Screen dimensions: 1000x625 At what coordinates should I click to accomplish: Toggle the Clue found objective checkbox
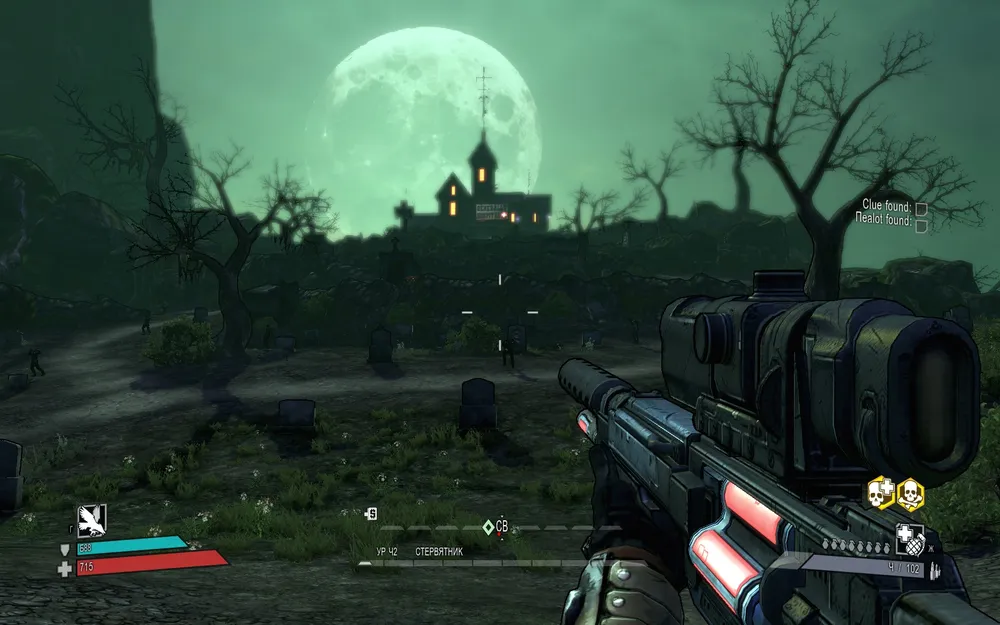point(921,209)
